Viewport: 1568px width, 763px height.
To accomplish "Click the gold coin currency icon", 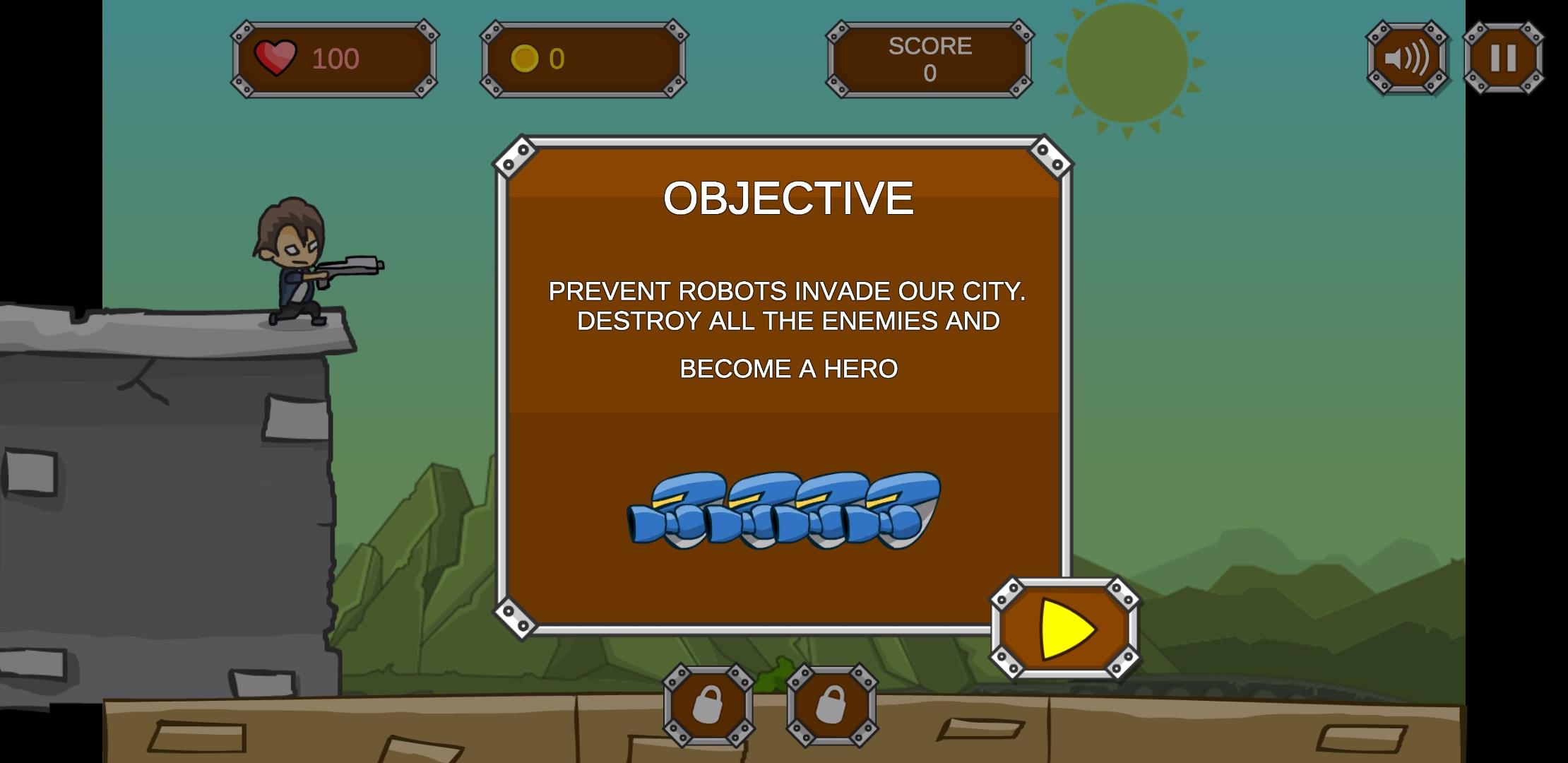I will (x=525, y=57).
